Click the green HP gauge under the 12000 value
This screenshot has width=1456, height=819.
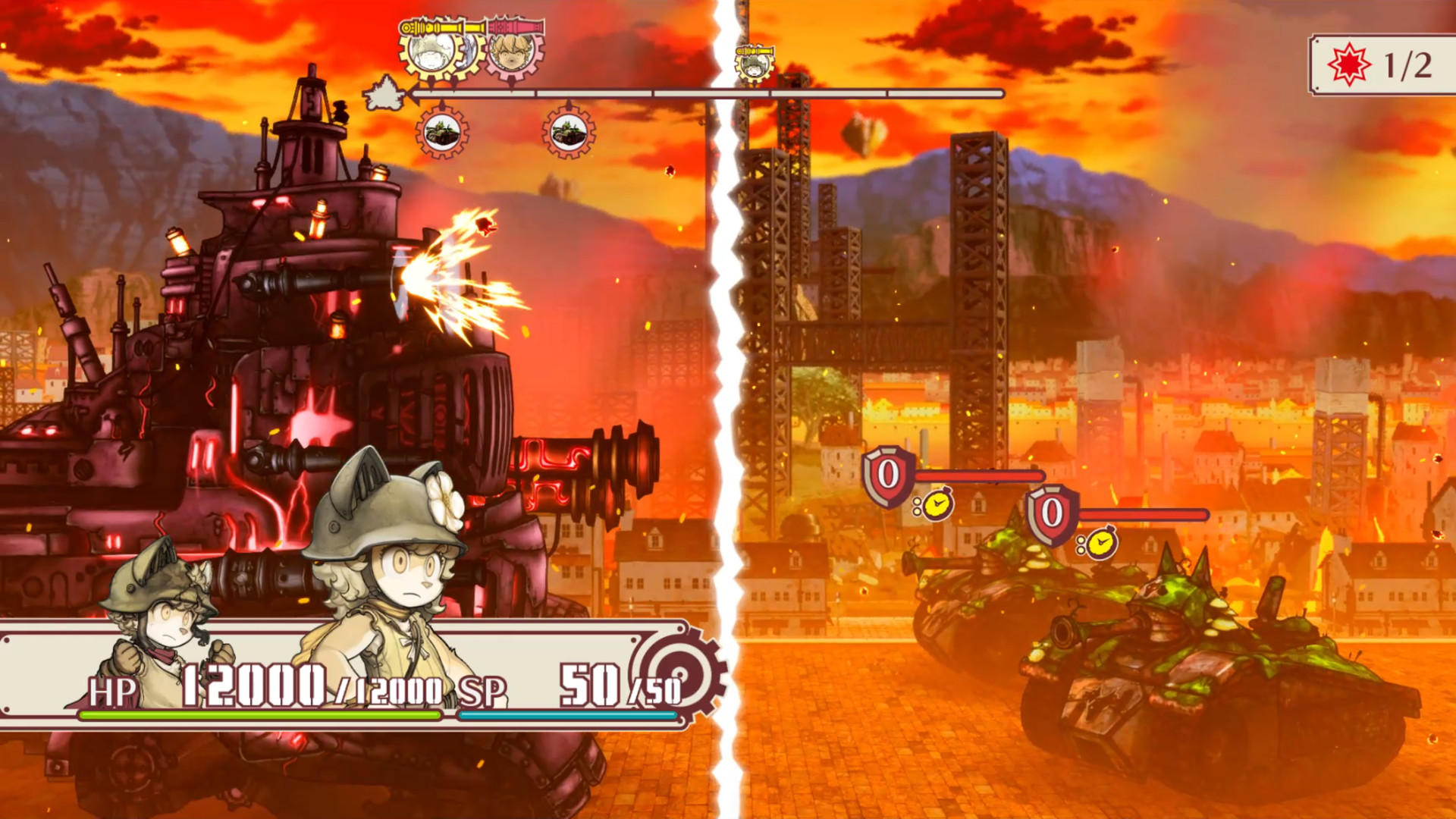(x=258, y=717)
